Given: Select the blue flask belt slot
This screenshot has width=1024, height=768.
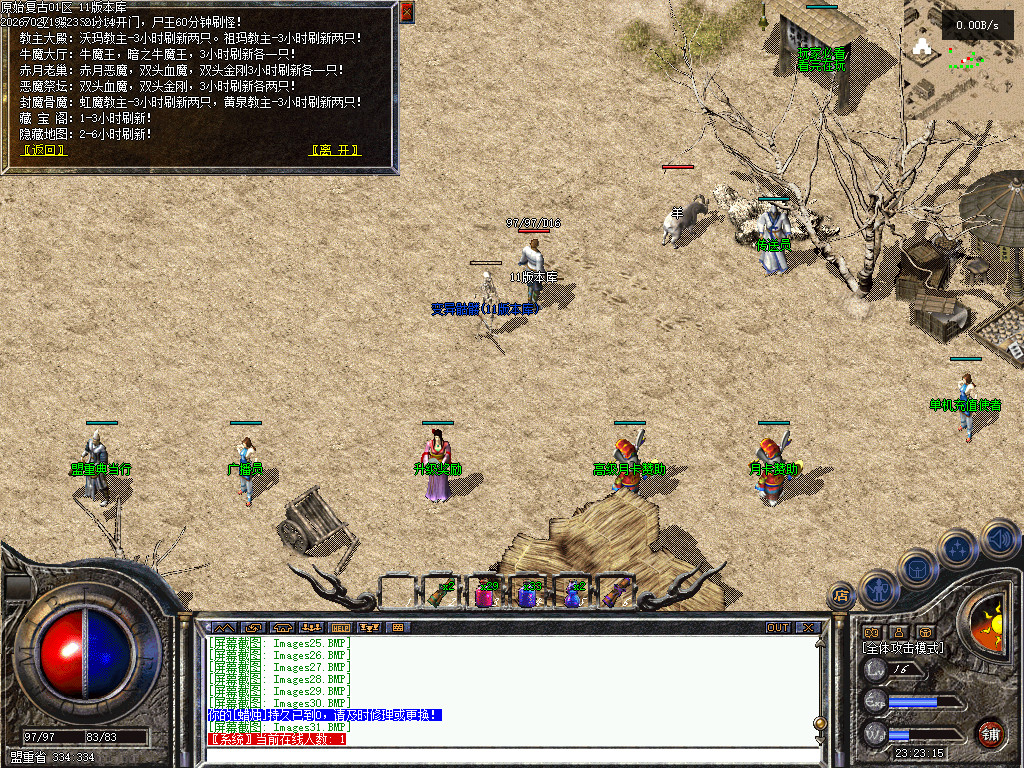Looking at the screenshot, I should [x=571, y=595].
